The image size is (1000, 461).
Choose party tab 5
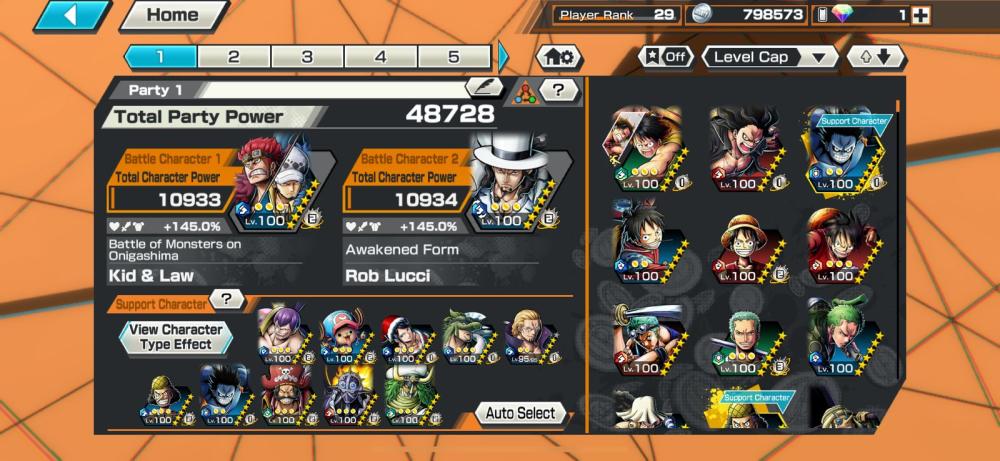pyautogui.click(x=453, y=57)
